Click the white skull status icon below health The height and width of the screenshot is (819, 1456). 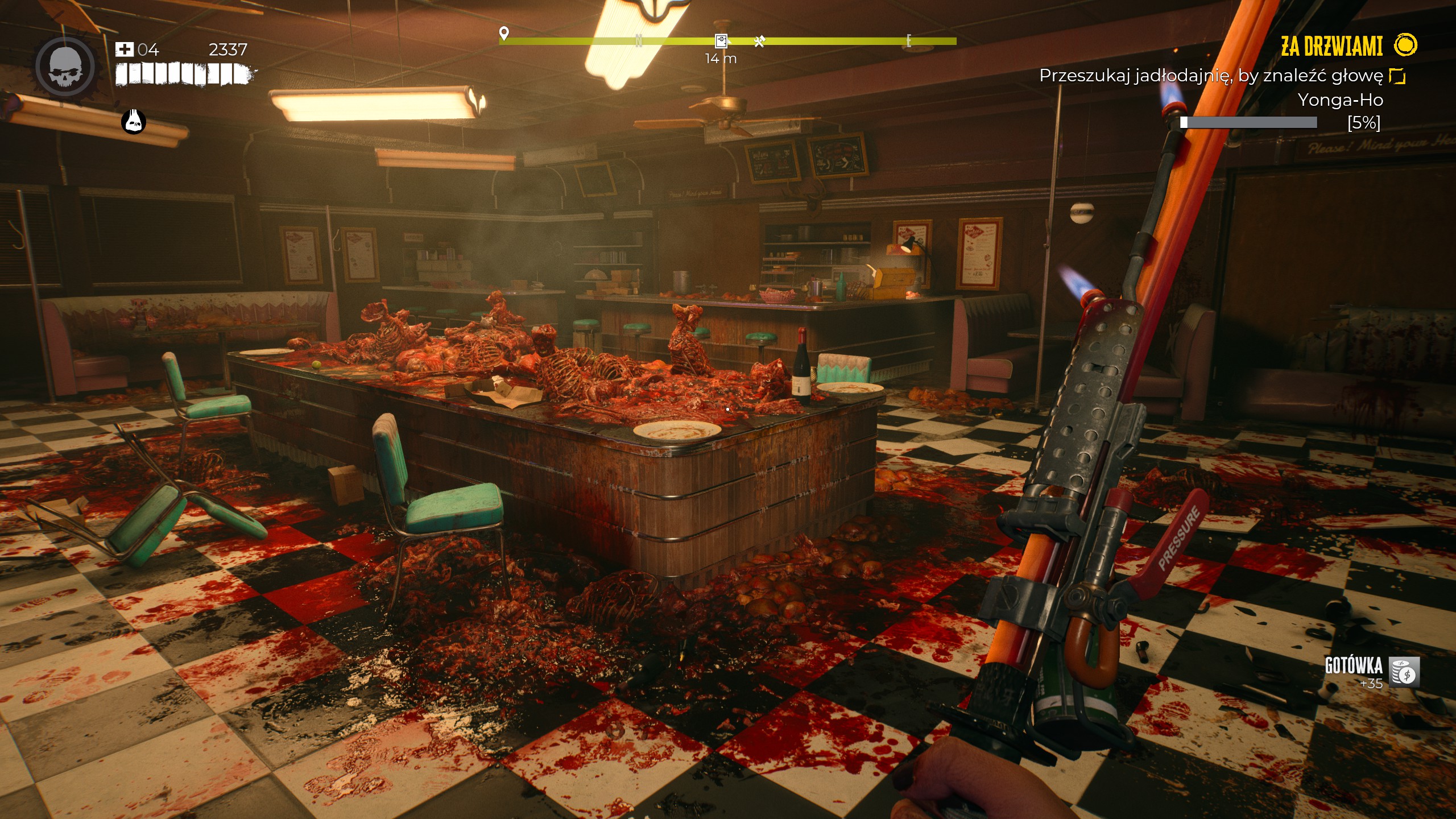pyautogui.click(x=134, y=122)
